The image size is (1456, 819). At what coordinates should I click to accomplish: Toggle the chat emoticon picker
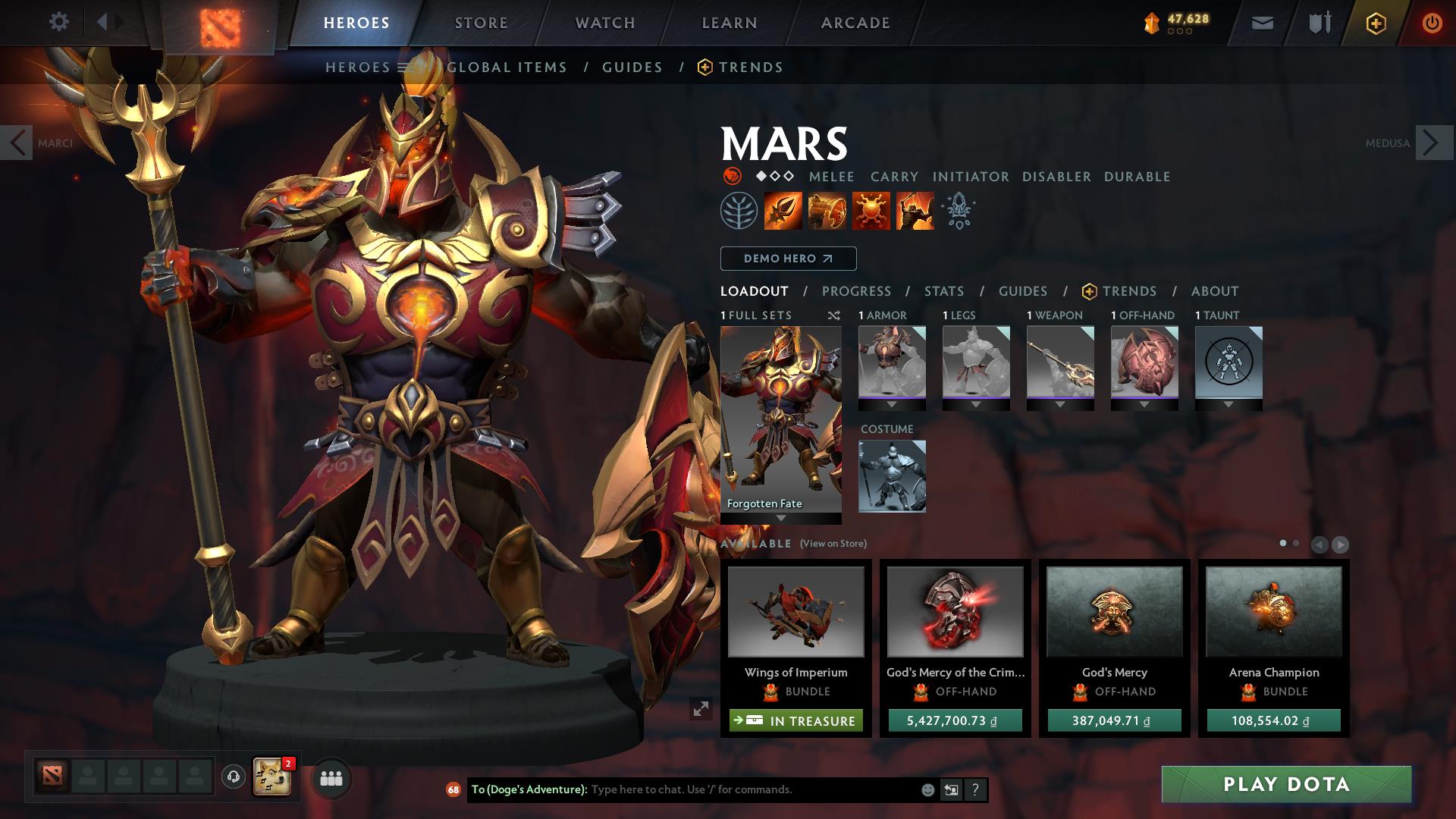[x=927, y=789]
